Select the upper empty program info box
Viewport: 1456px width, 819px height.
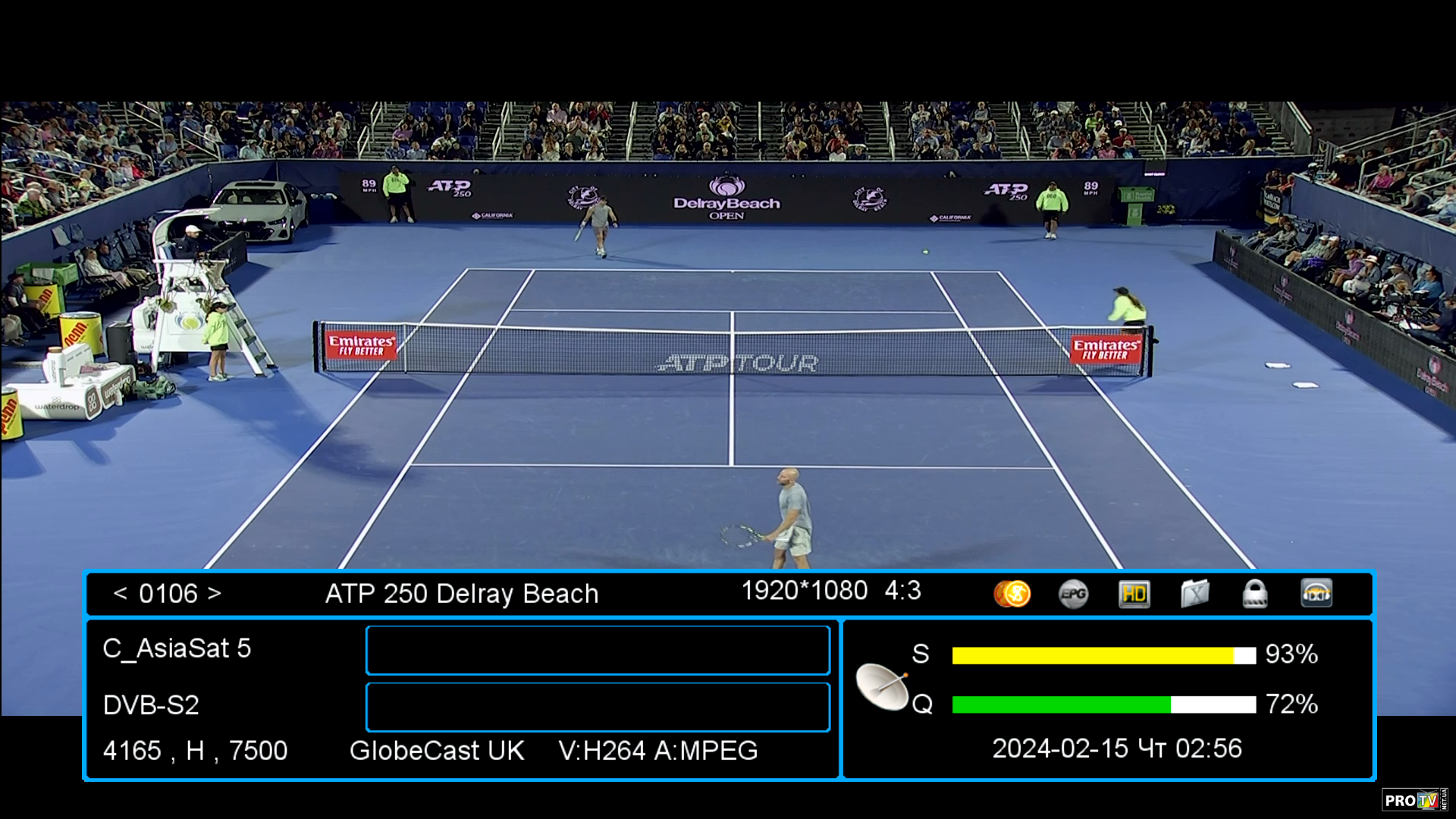click(x=598, y=650)
